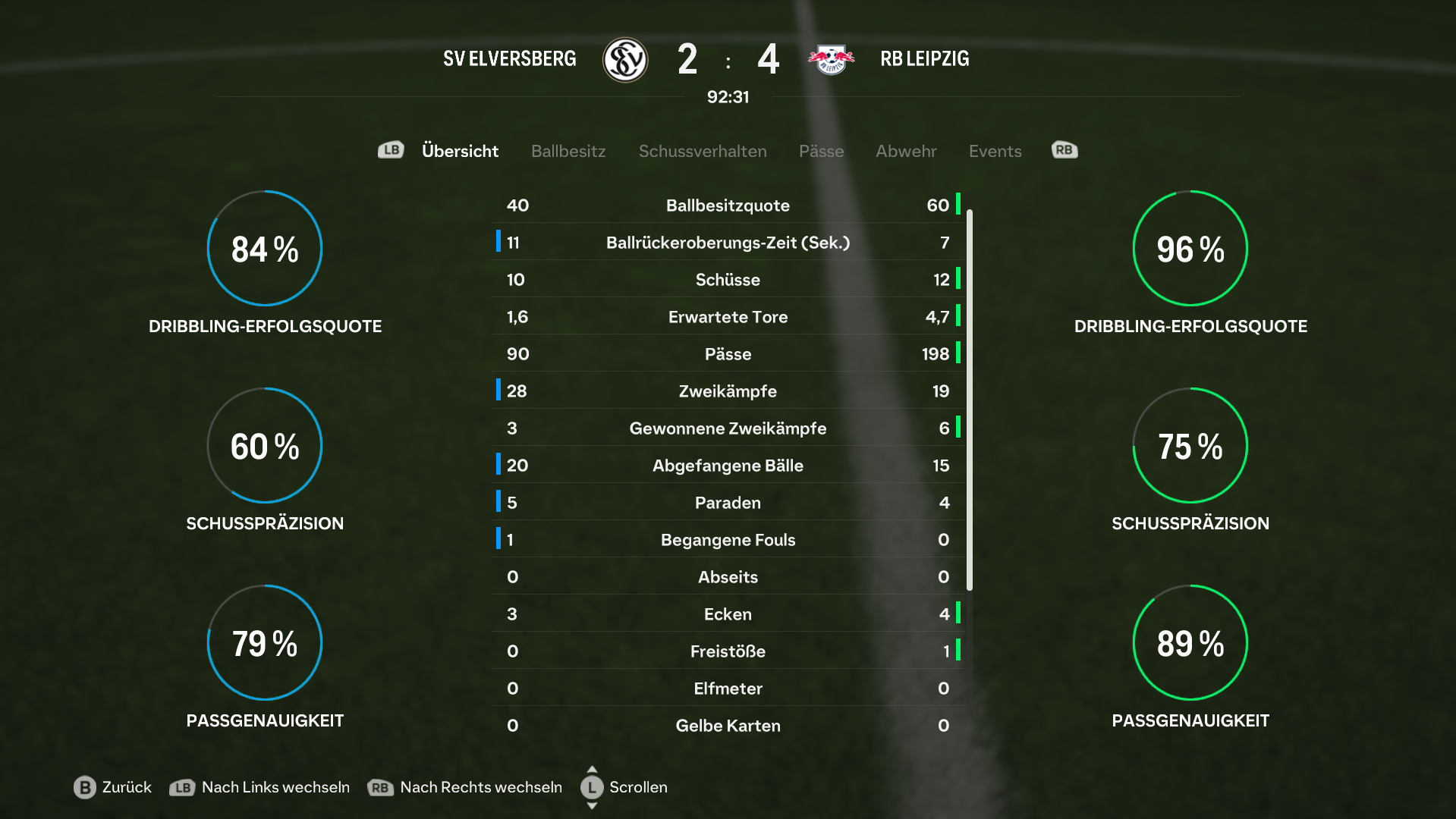Select the Übersicht tab

pyautogui.click(x=460, y=151)
